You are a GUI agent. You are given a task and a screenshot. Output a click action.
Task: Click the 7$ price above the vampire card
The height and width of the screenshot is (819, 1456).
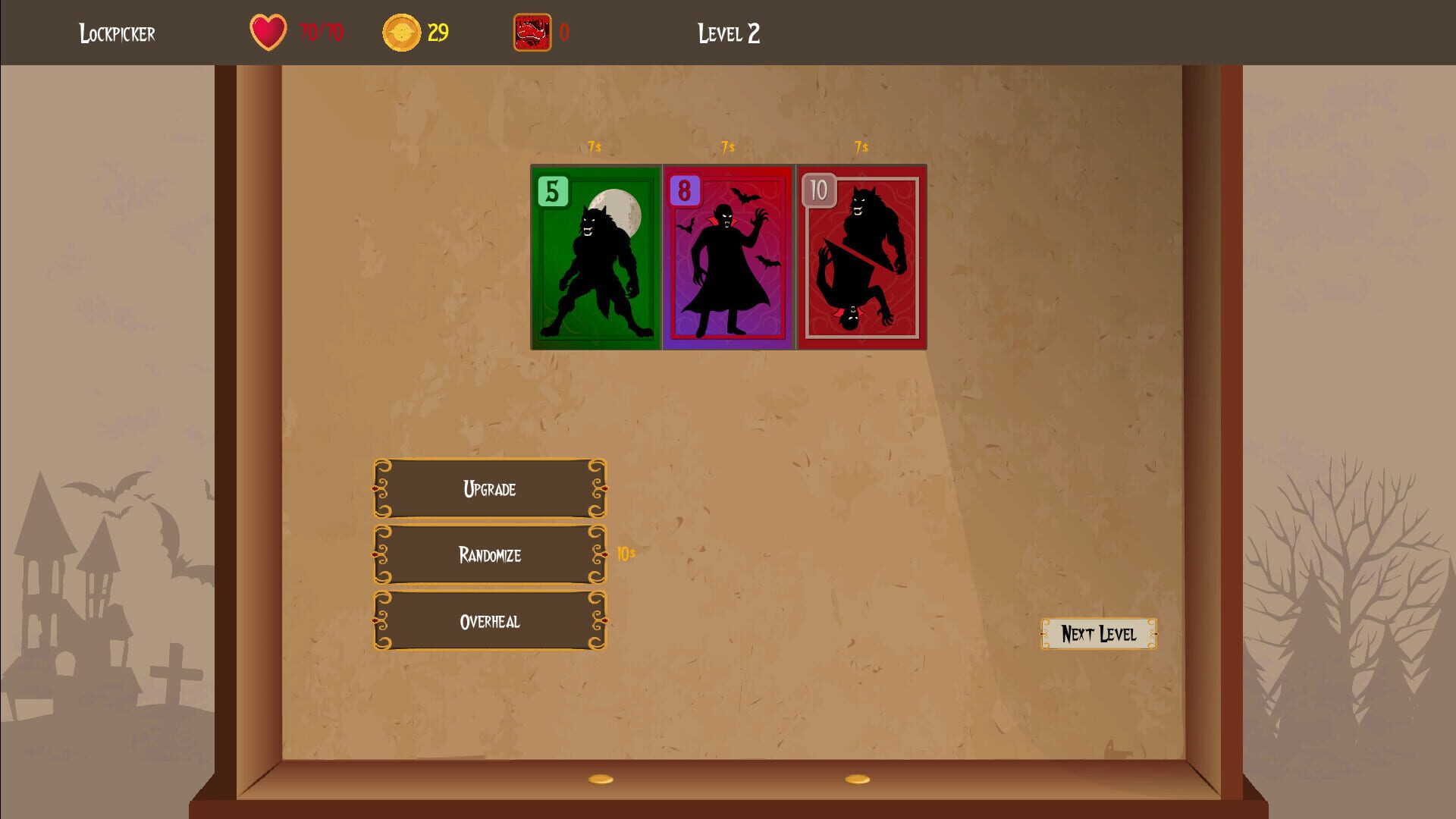click(x=727, y=147)
